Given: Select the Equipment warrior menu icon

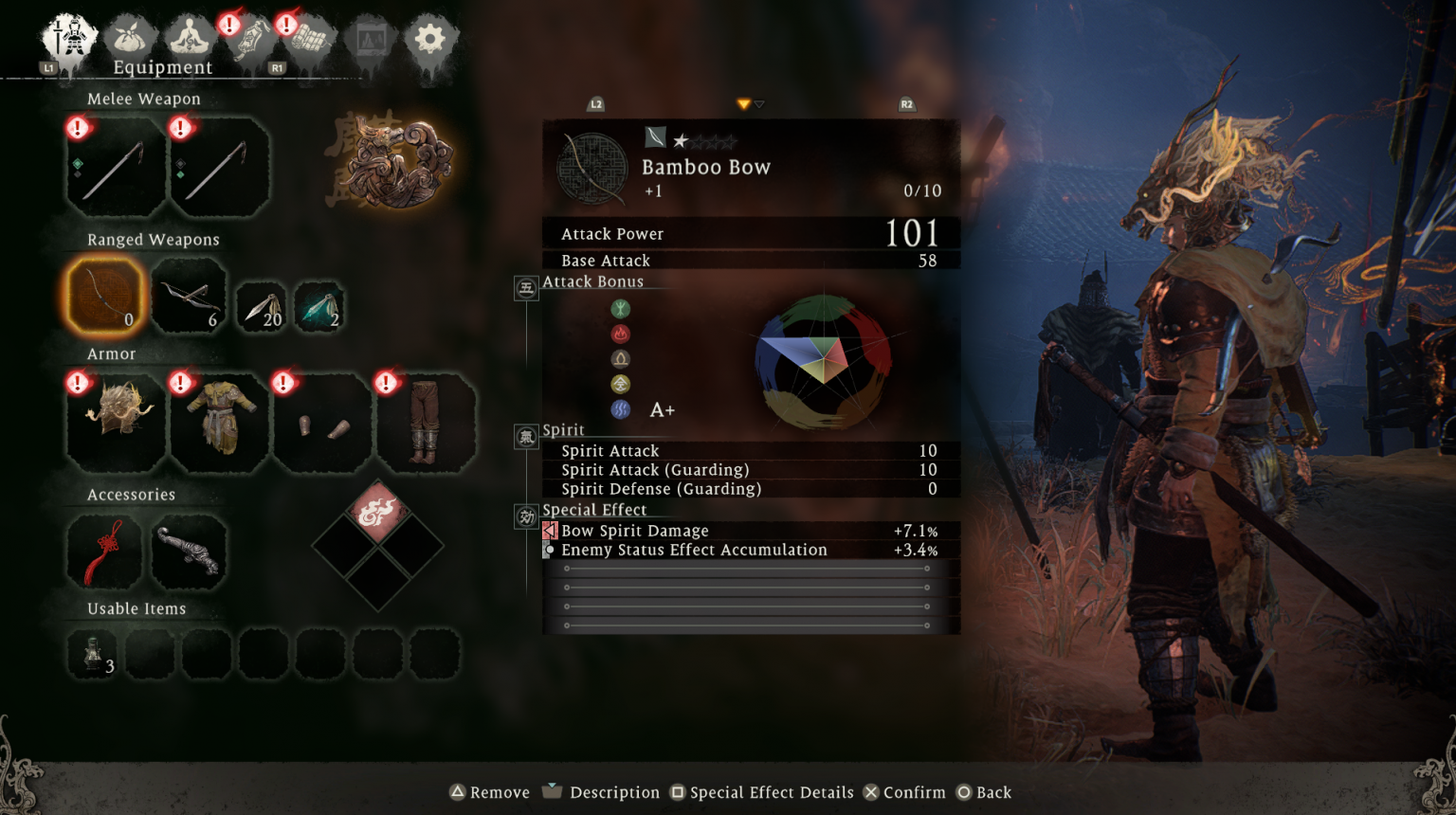Looking at the screenshot, I should coord(68,37).
